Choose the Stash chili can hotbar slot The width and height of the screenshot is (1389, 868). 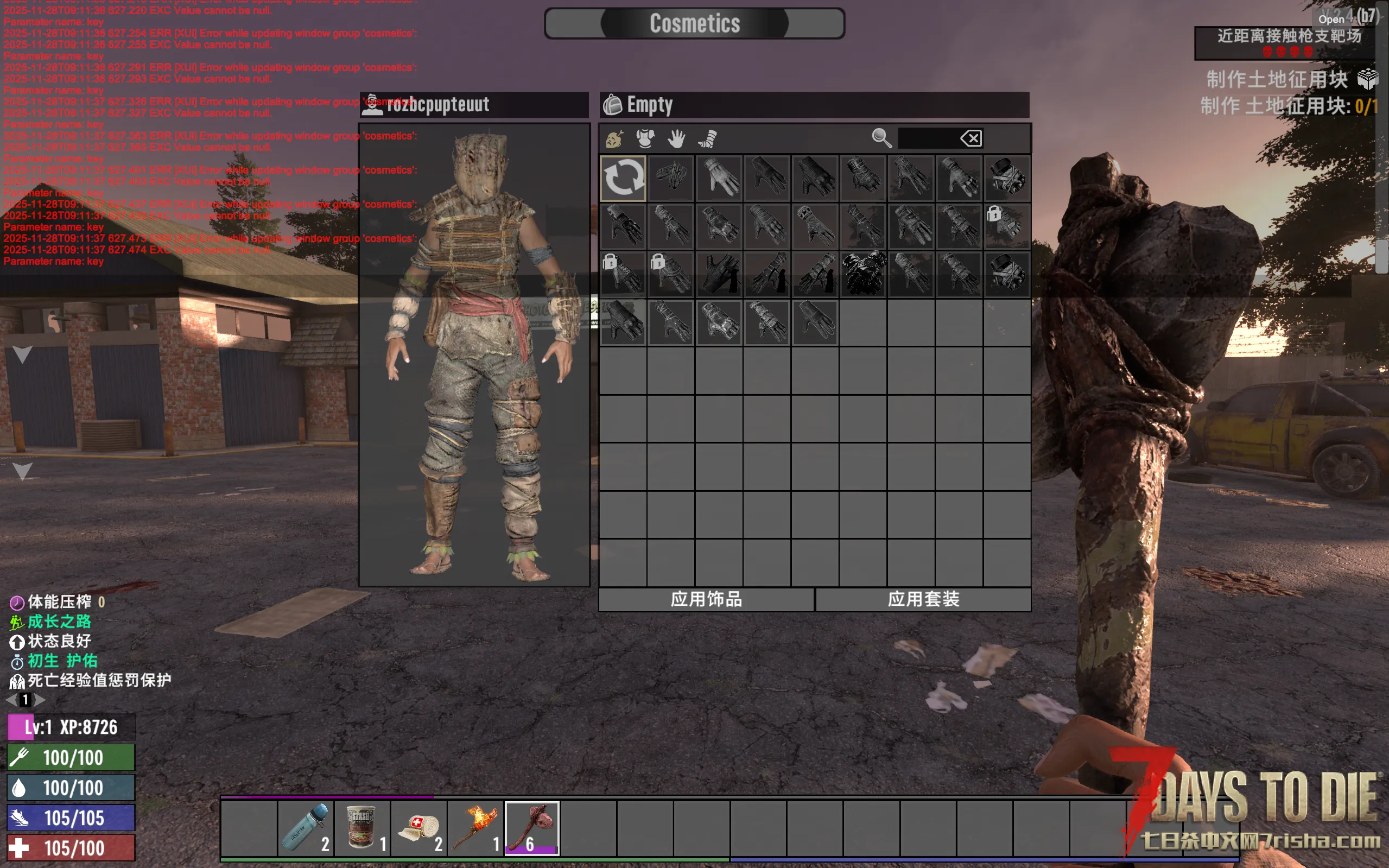pyautogui.click(x=361, y=828)
